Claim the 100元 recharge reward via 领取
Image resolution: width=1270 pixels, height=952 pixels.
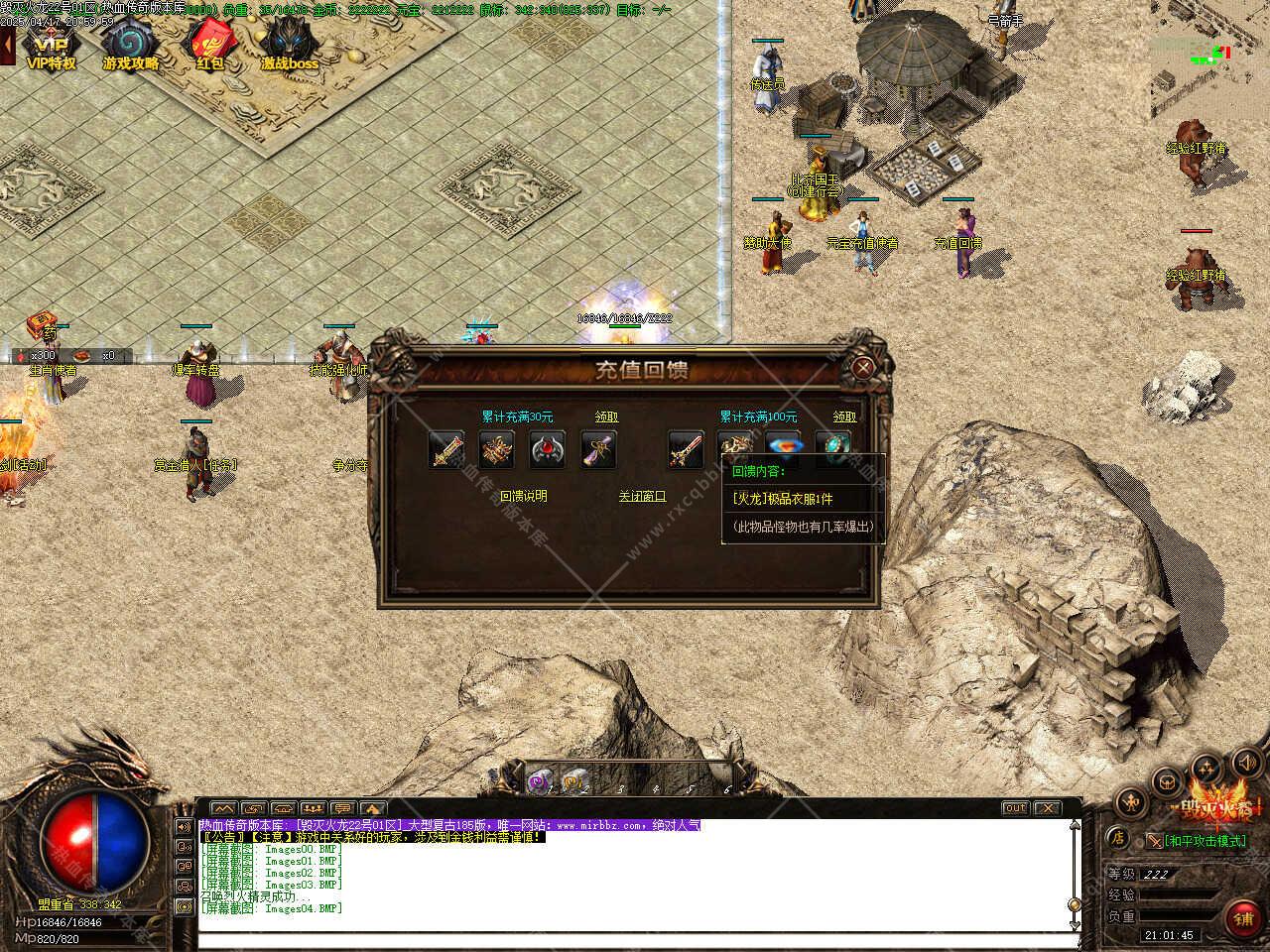coord(844,417)
